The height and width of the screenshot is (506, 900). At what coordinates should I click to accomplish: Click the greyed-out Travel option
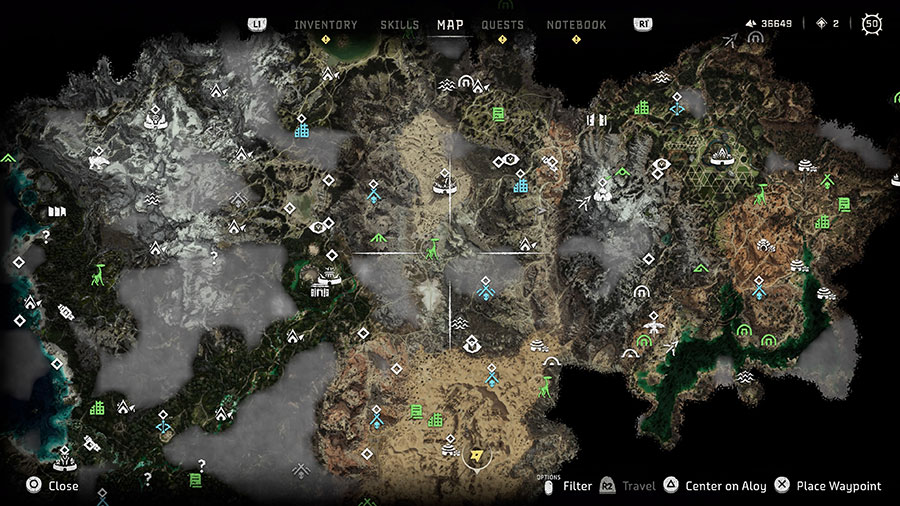click(628, 486)
